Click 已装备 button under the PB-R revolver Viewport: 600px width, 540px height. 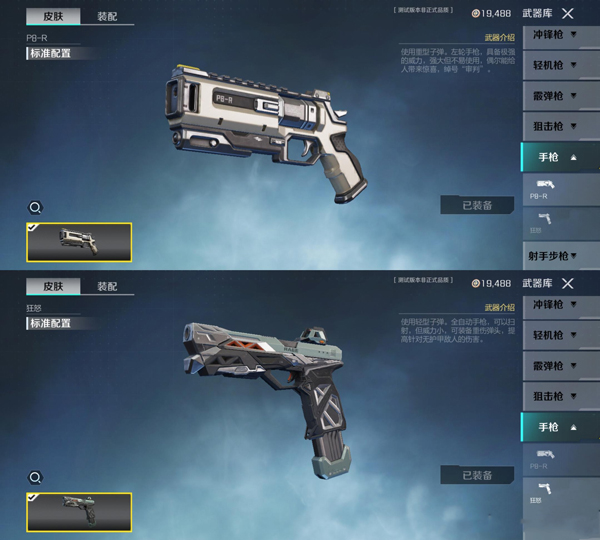point(476,205)
